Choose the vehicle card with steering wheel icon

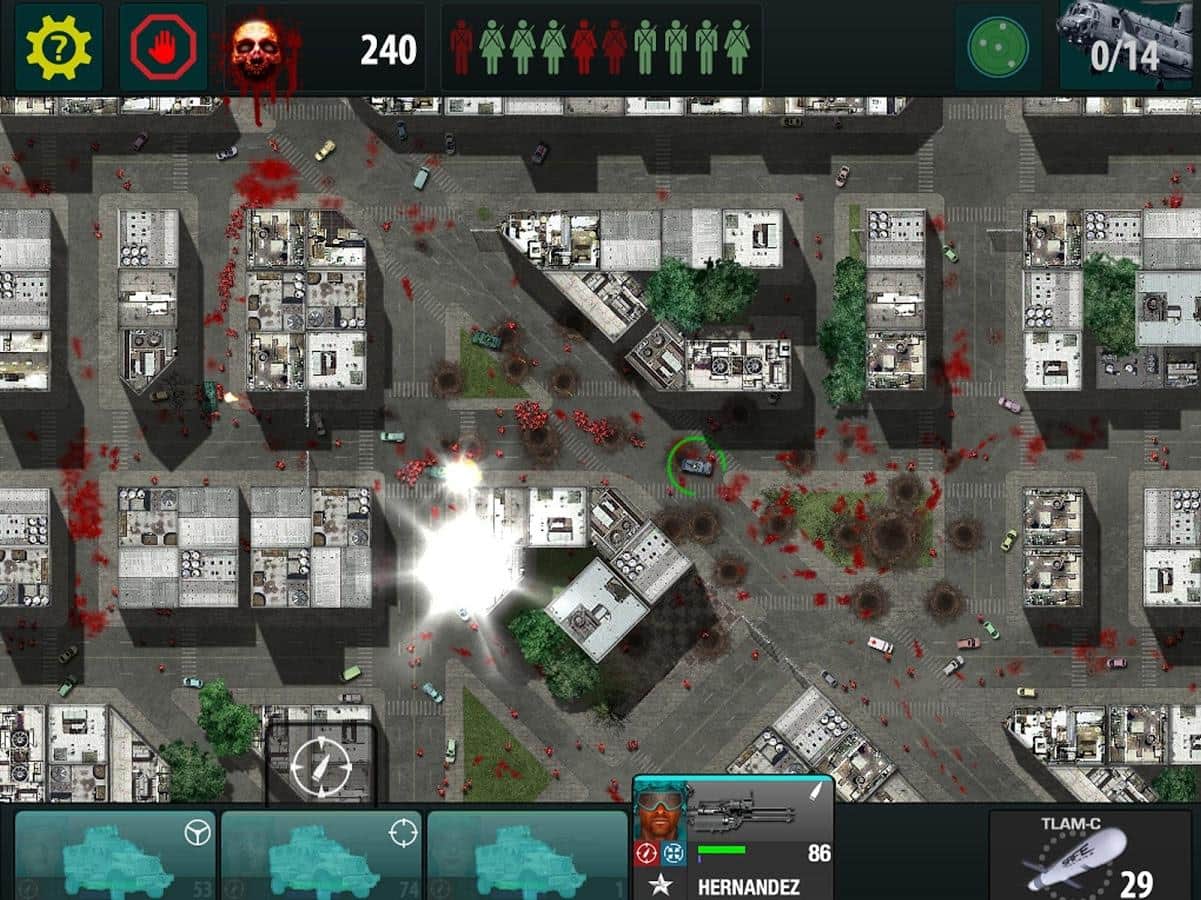pyautogui.click(x=115, y=855)
